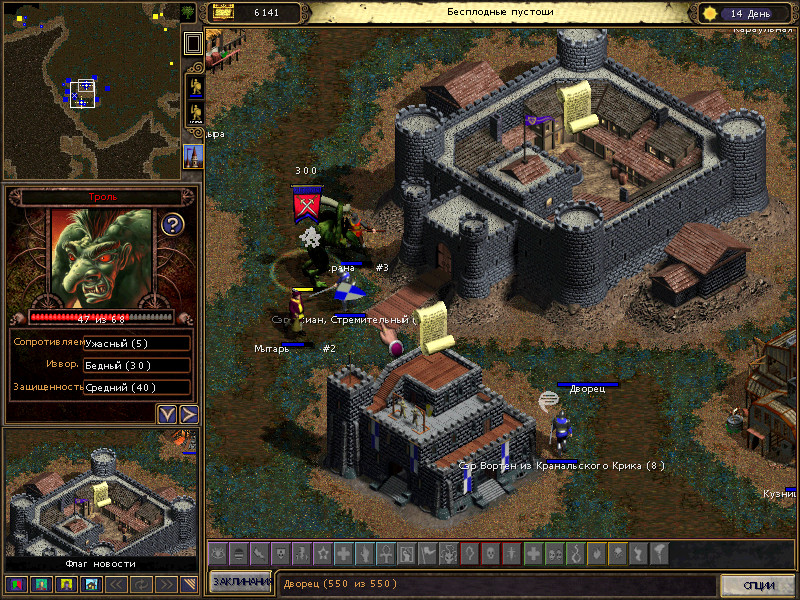Open the Заклинания spells panel
The width and height of the screenshot is (800, 600).
240,583
